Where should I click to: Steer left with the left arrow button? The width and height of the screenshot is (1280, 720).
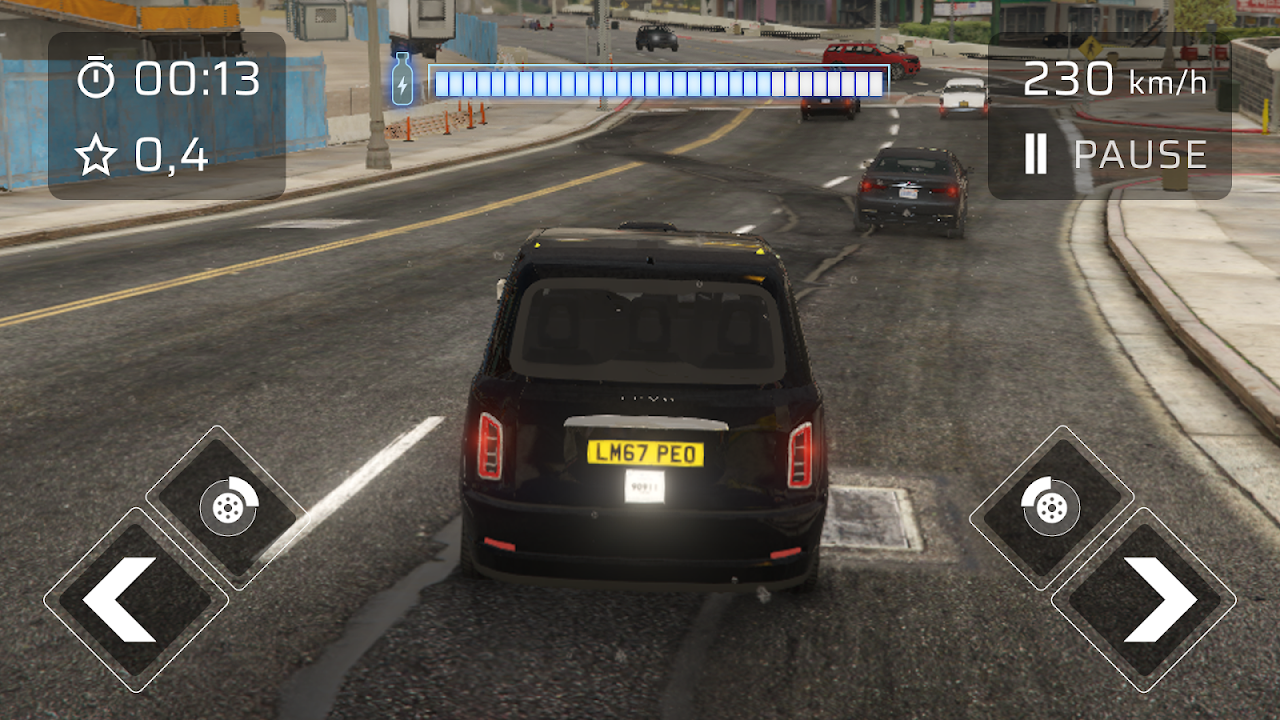(x=135, y=600)
